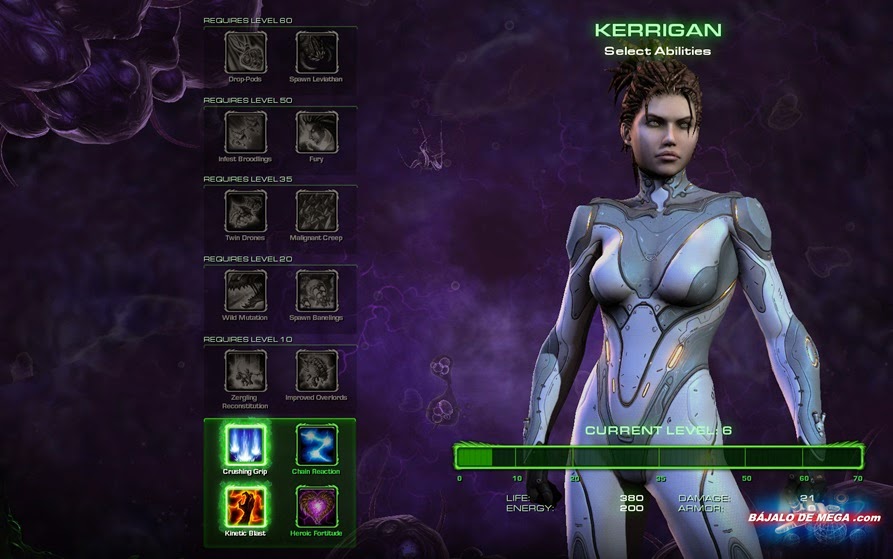This screenshot has width=893, height=559.
Task: Pick the Wild Mutation ability
Action: (x=245, y=291)
